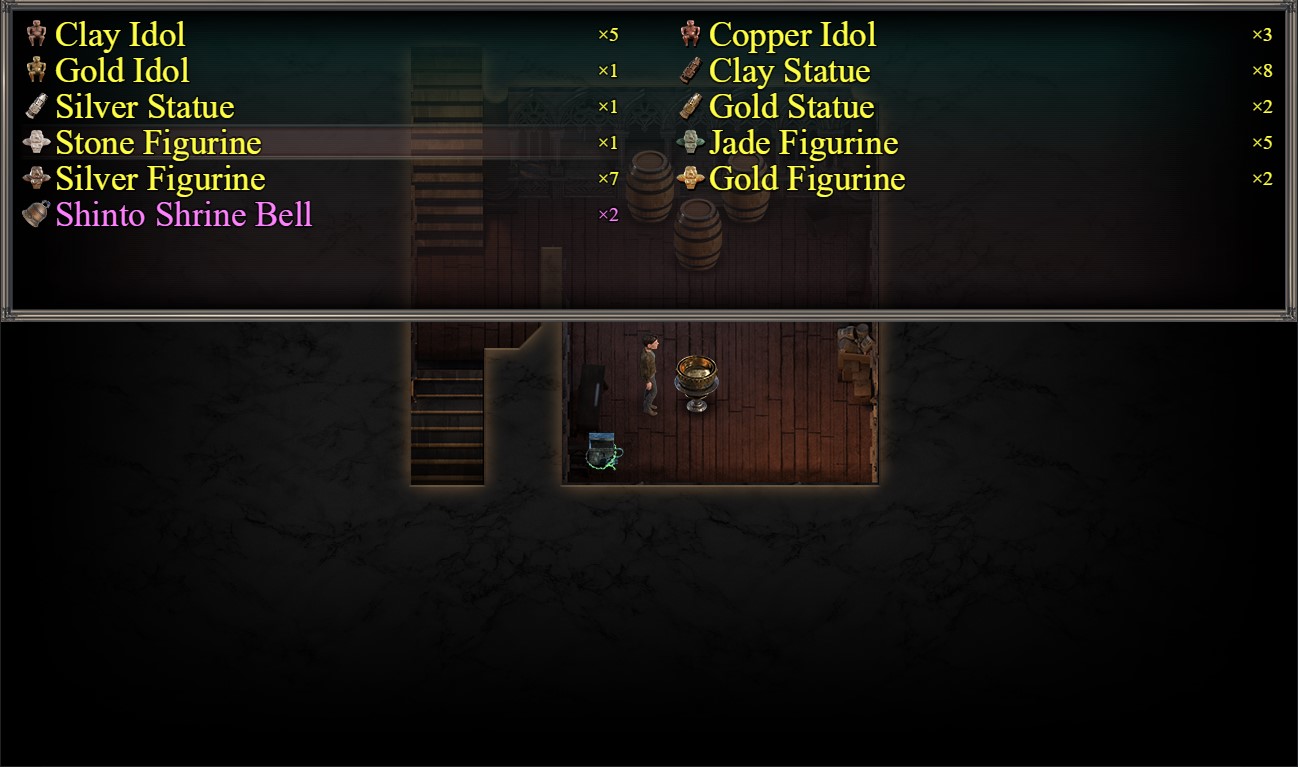Click the Silver Figurine item icon
The width and height of the screenshot is (1298, 767).
click(x=35, y=178)
